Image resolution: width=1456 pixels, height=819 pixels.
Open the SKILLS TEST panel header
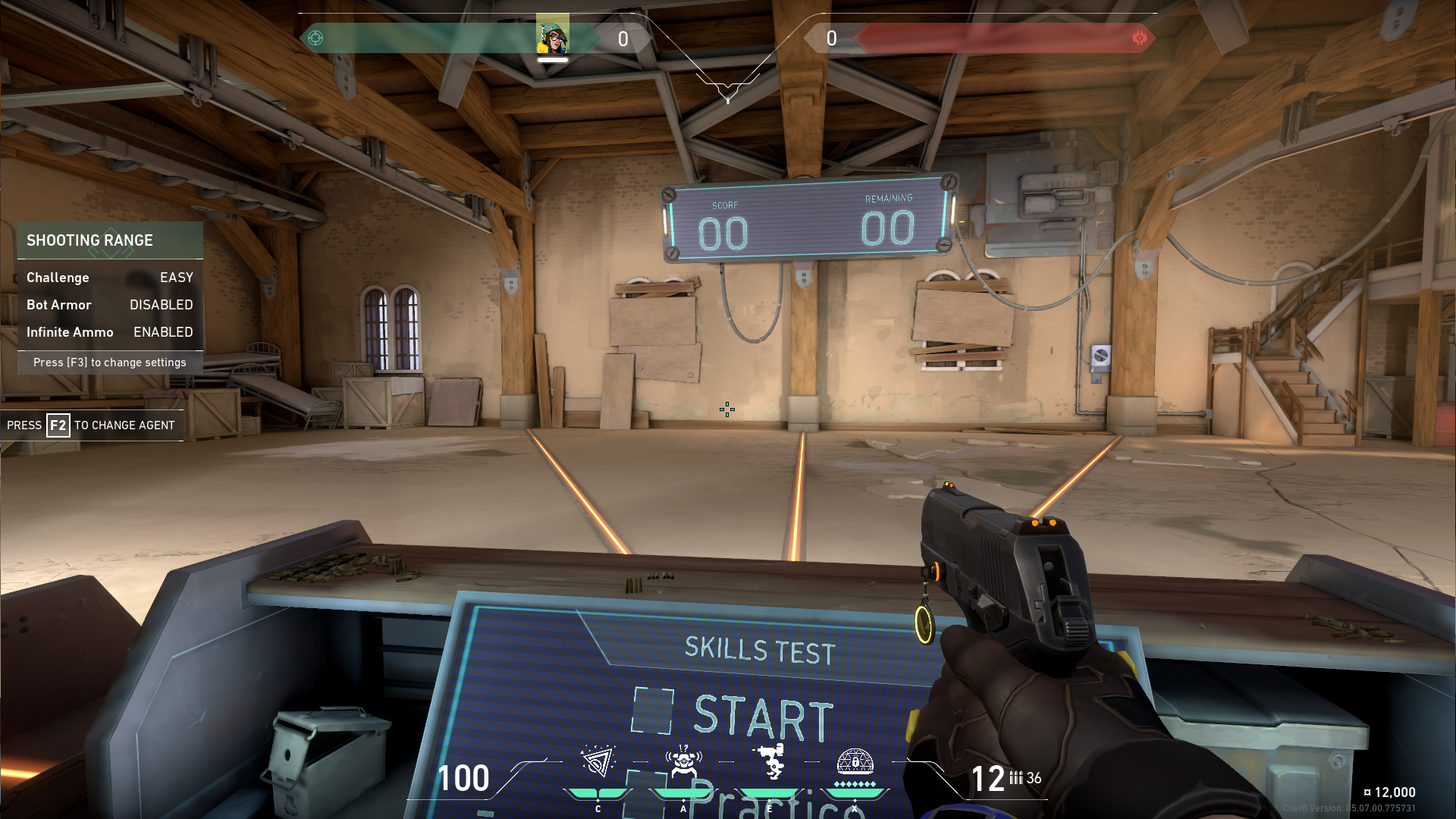[x=758, y=651]
